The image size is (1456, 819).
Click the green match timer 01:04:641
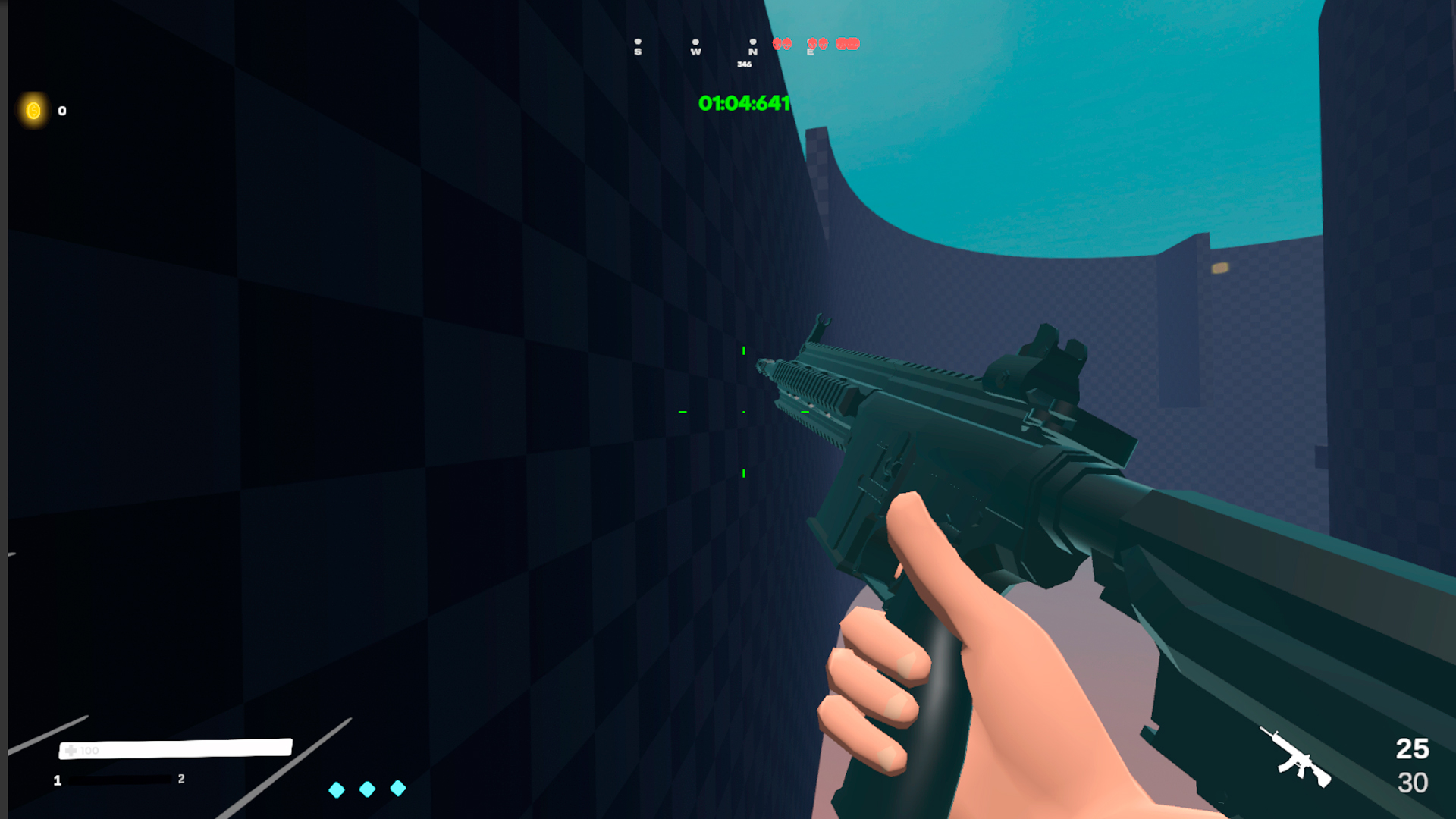click(744, 103)
